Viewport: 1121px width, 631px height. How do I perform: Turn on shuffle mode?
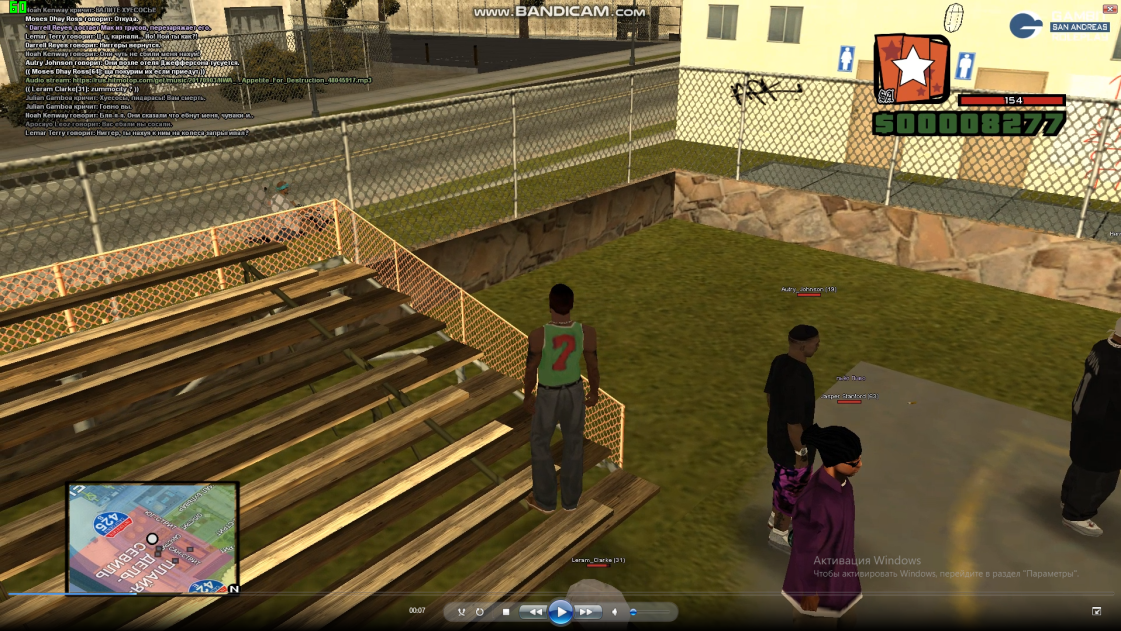(461, 611)
